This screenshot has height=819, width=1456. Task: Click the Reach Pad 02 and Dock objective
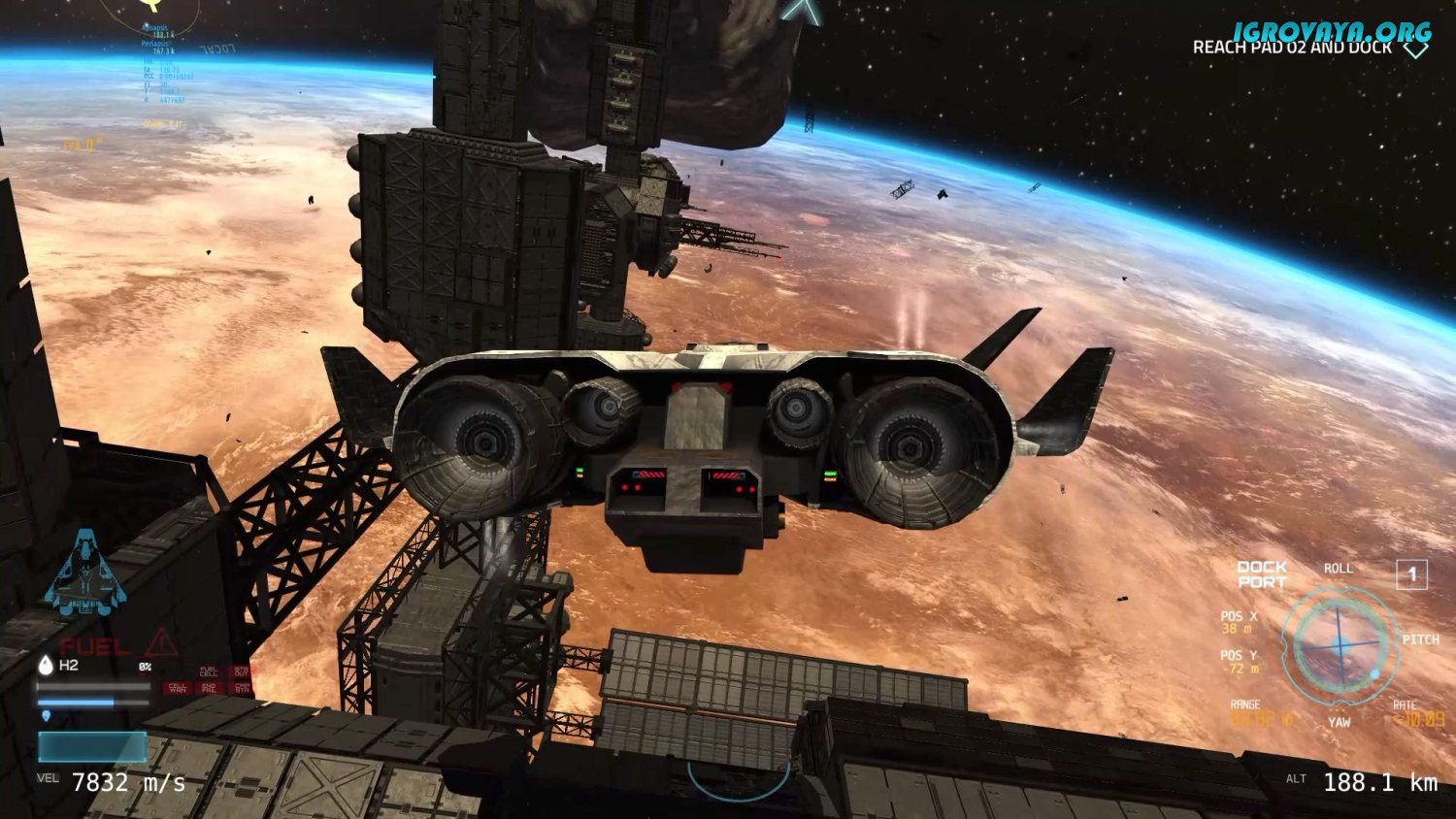[x=1291, y=48]
